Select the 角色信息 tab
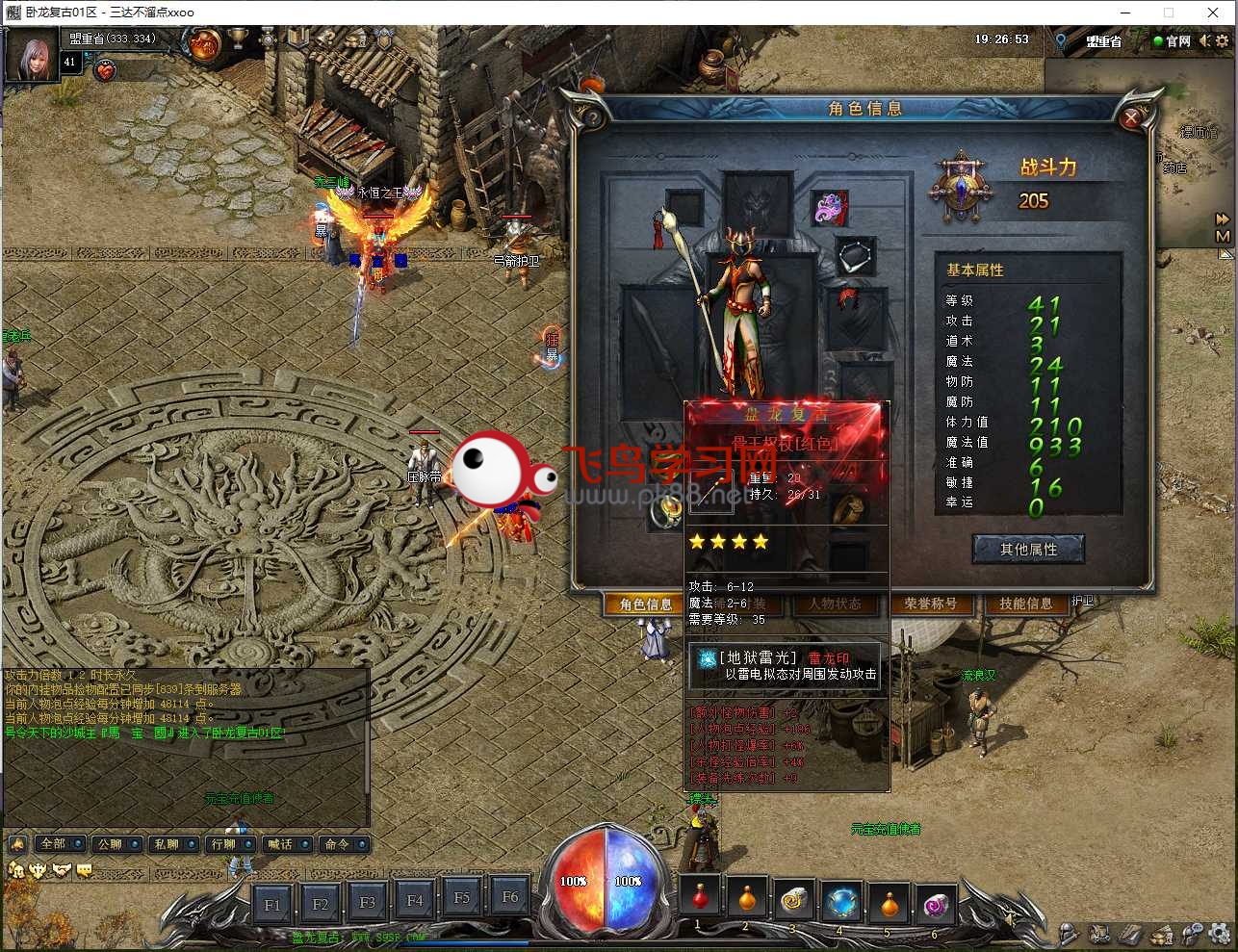The width and height of the screenshot is (1238, 952). (x=646, y=605)
